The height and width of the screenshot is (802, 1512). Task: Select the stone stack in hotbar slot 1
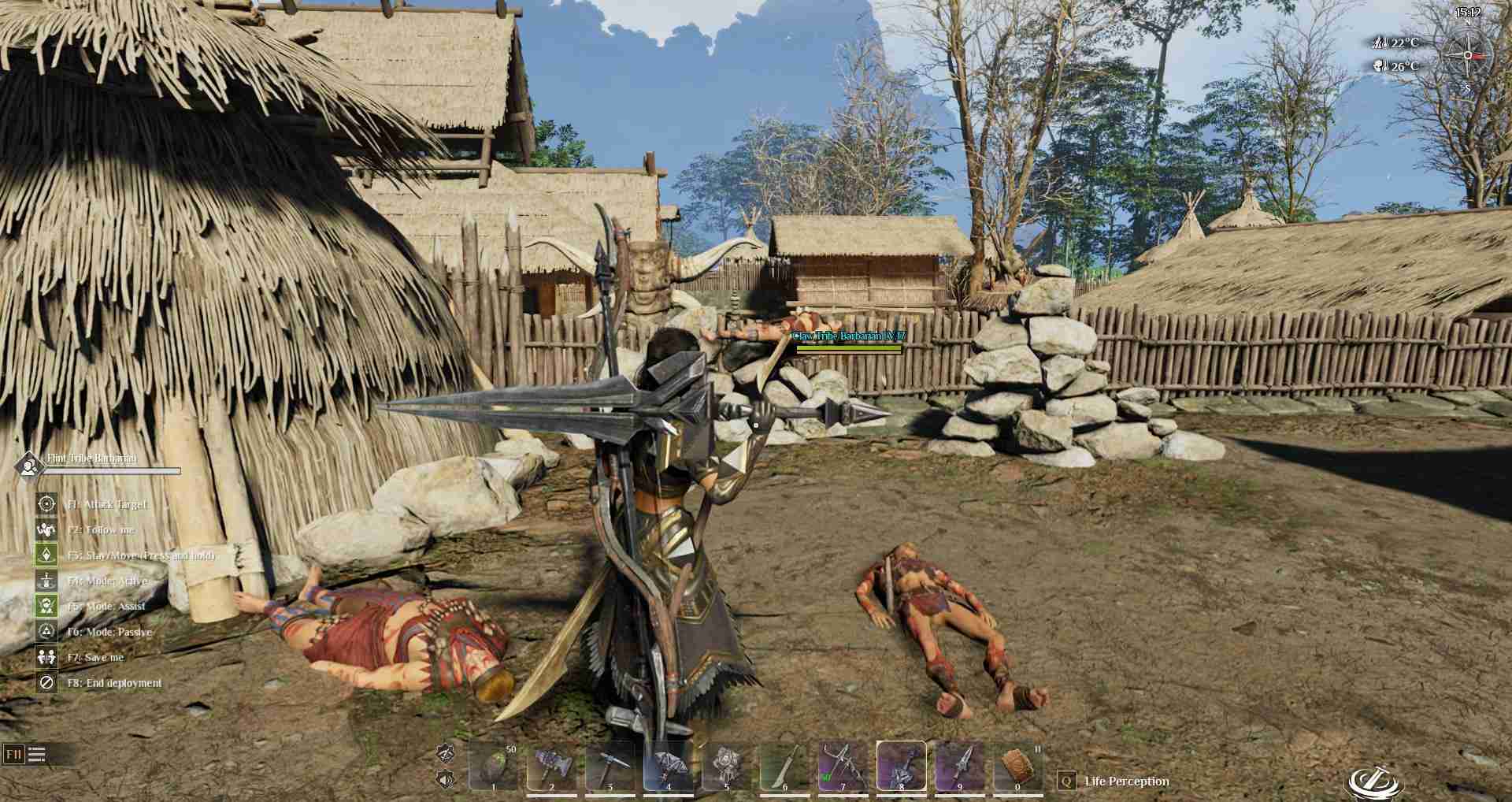point(494,765)
